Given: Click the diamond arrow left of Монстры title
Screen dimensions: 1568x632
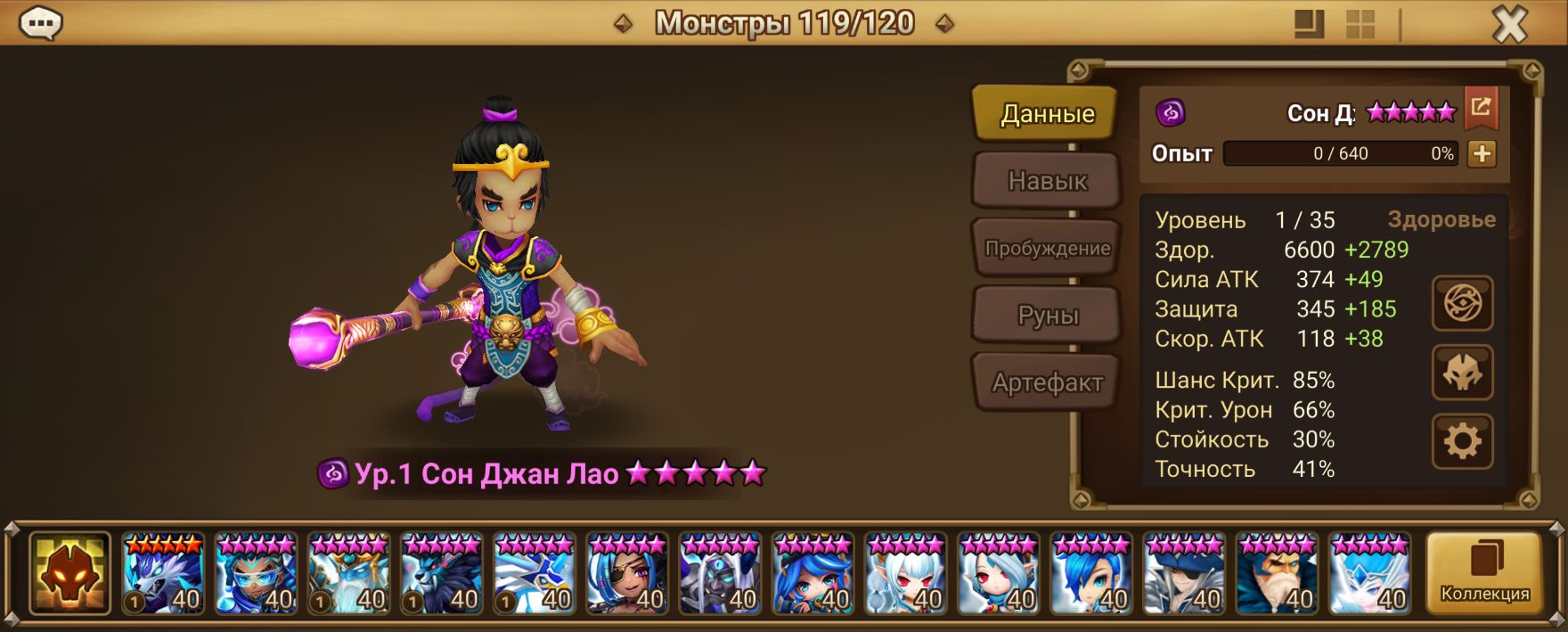Looking at the screenshot, I should pos(624,24).
